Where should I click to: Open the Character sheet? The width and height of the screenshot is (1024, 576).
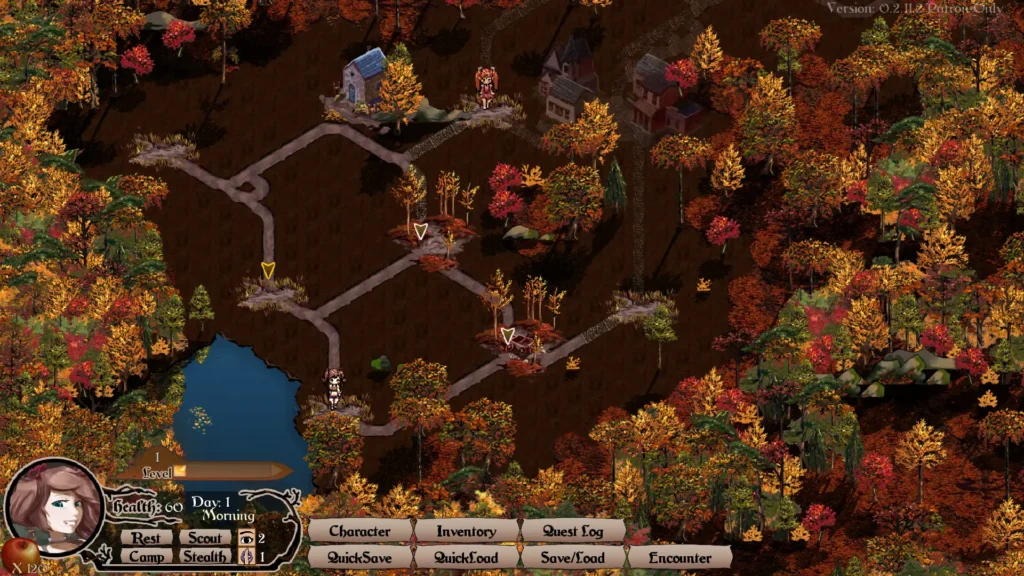[x=360, y=531]
